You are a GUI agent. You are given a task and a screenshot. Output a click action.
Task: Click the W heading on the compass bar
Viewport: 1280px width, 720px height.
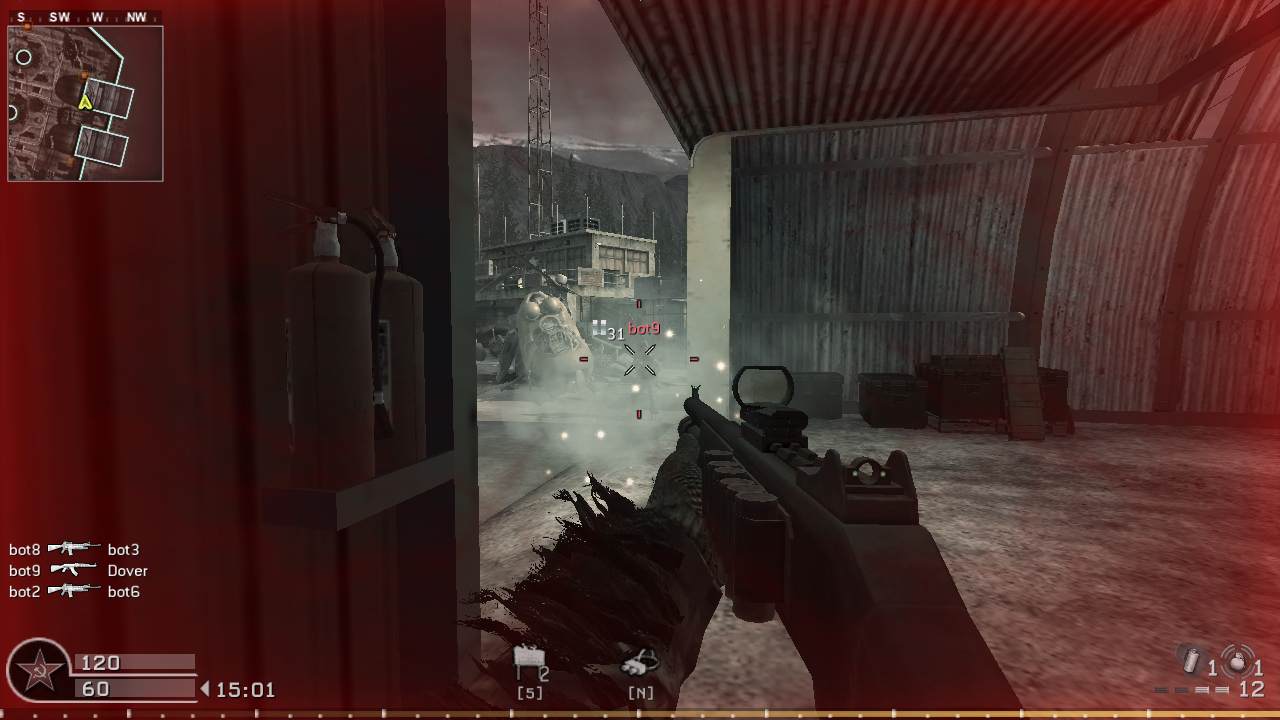coord(96,16)
